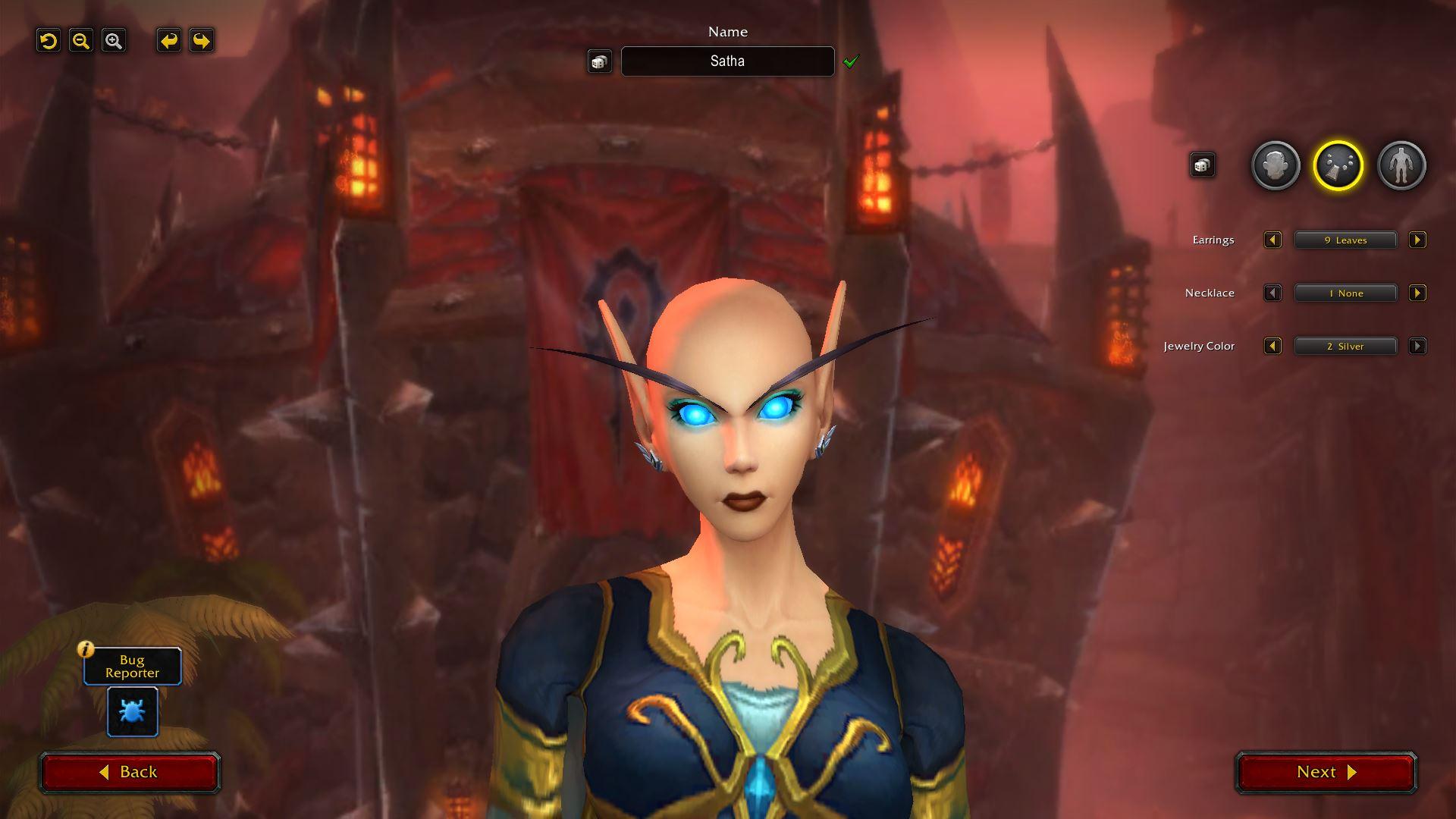Image resolution: width=1456 pixels, height=819 pixels.
Task: Select the jewelry customization category
Action: pos(1338,165)
